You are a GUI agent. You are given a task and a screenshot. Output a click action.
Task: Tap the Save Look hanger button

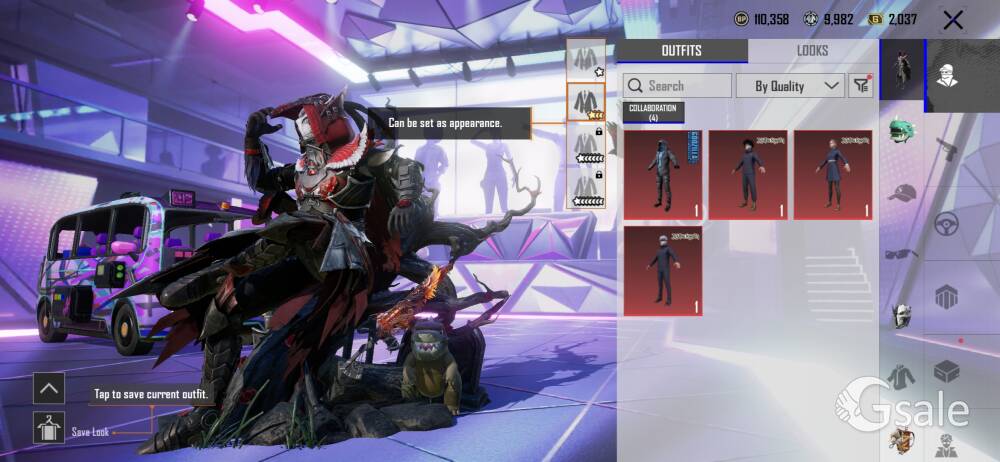click(x=49, y=426)
